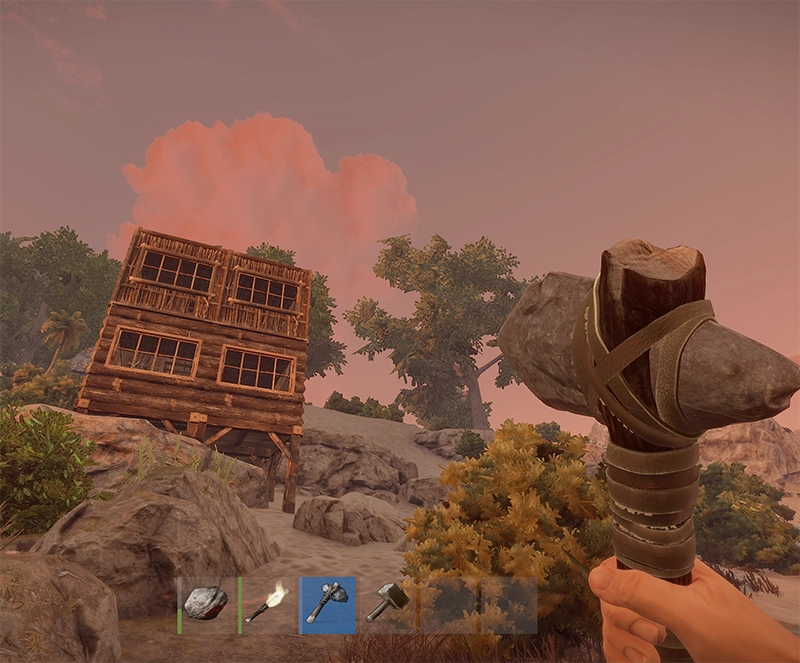Equip the lit torch from the hotbar

pyautogui.click(x=267, y=604)
